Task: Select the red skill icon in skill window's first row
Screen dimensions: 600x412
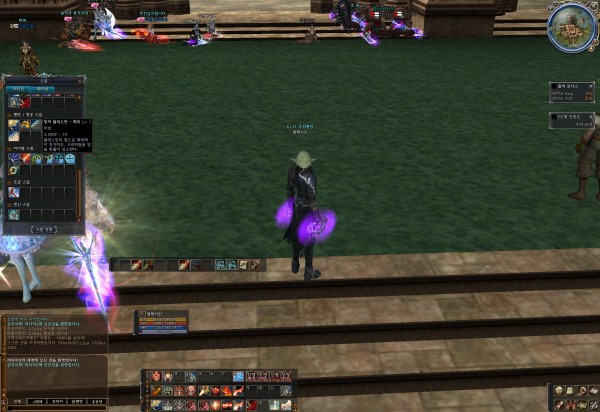Action: pyautogui.click(x=26, y=101)
